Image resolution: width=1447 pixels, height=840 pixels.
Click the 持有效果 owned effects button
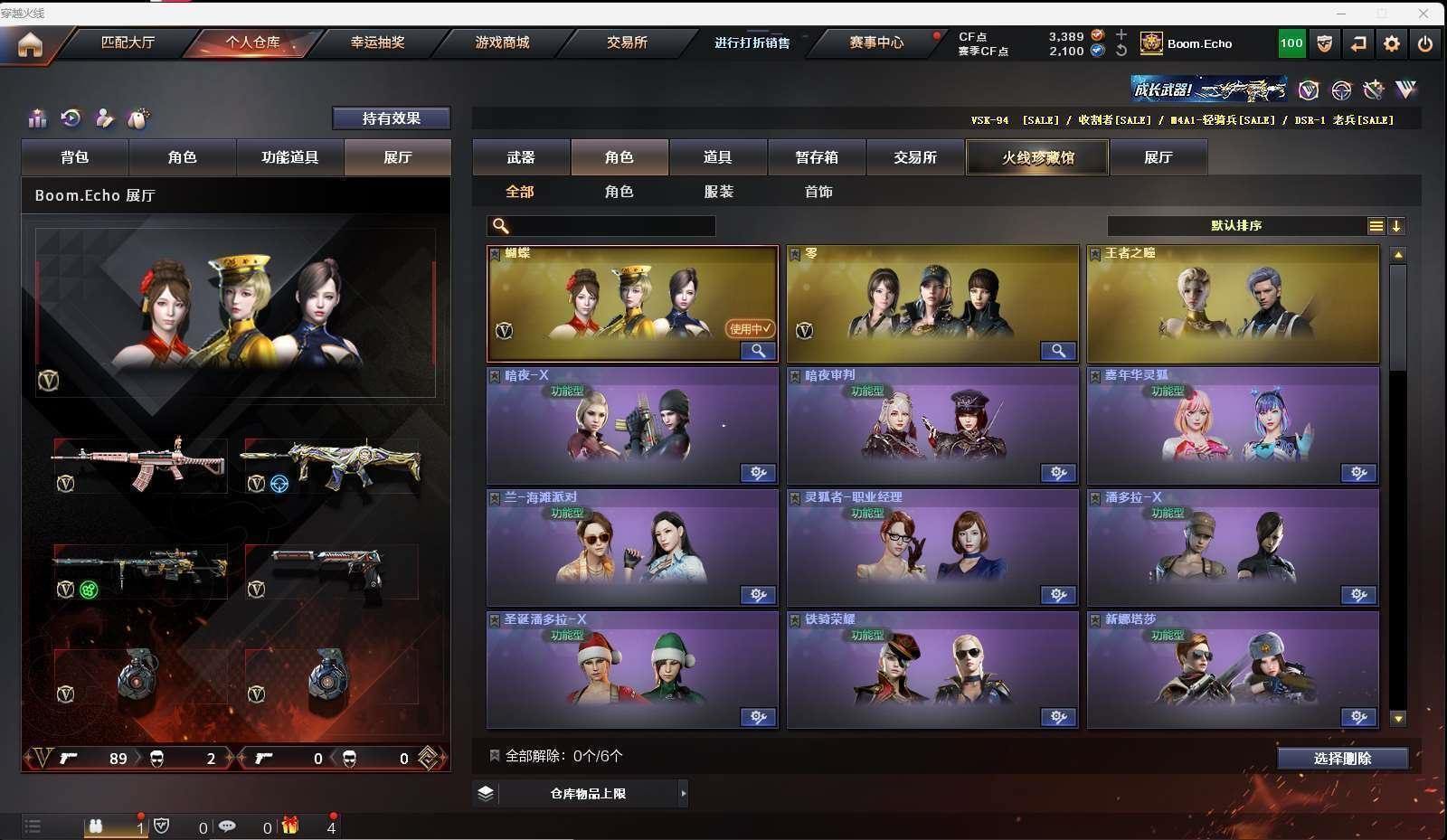pyautogui.click(x=391, y=118)
